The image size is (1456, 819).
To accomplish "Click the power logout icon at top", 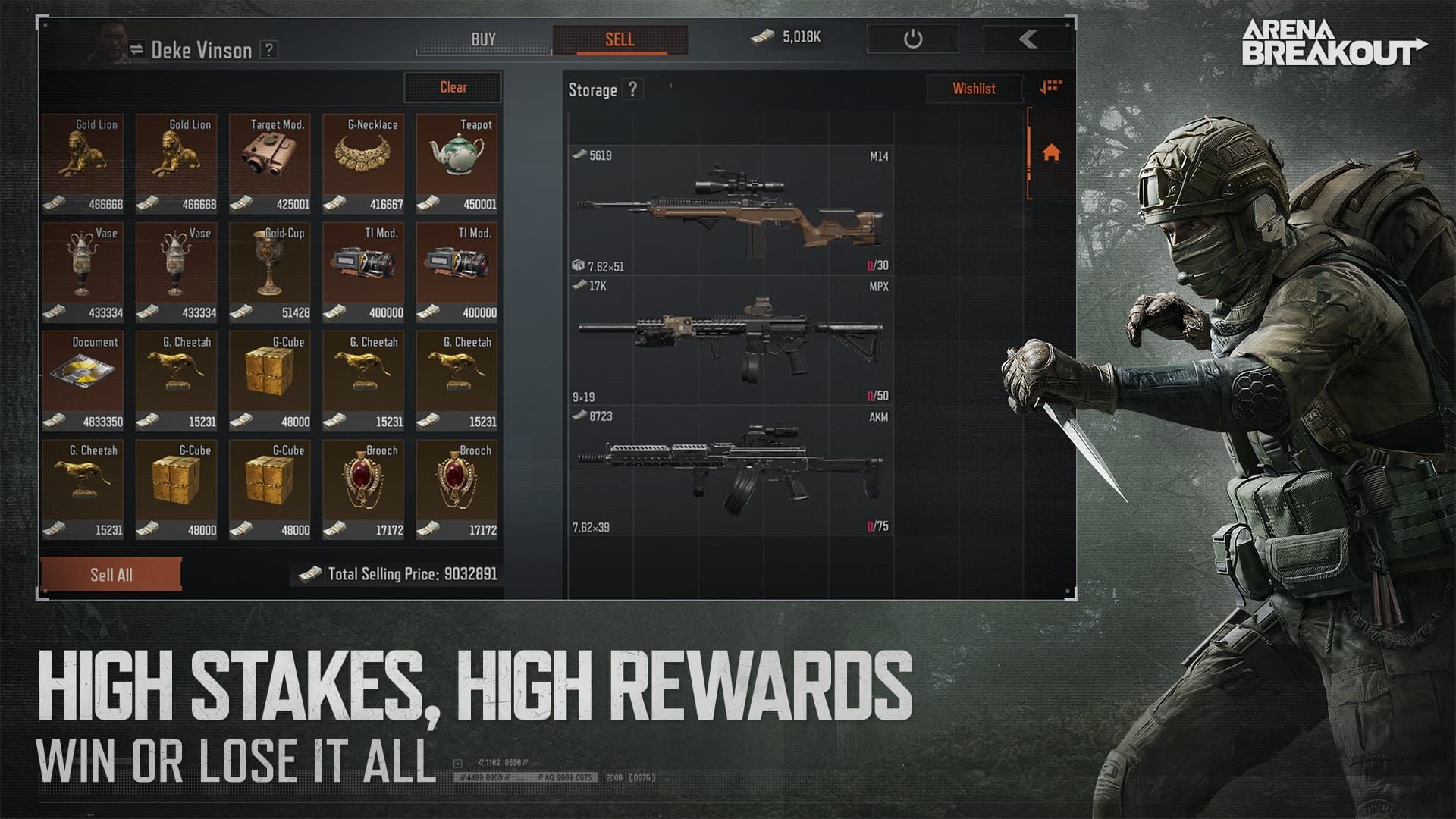I will pyautogui.click(x=912, y=36).
